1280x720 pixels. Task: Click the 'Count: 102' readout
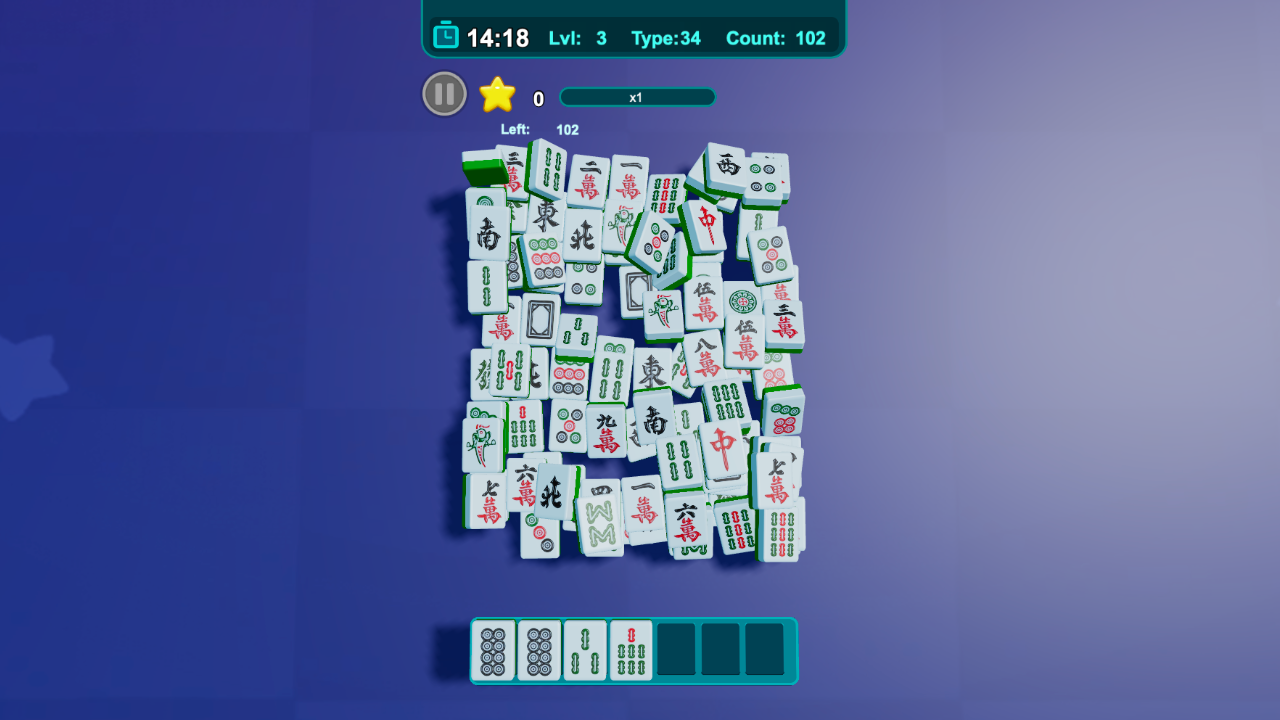(776, 38)
